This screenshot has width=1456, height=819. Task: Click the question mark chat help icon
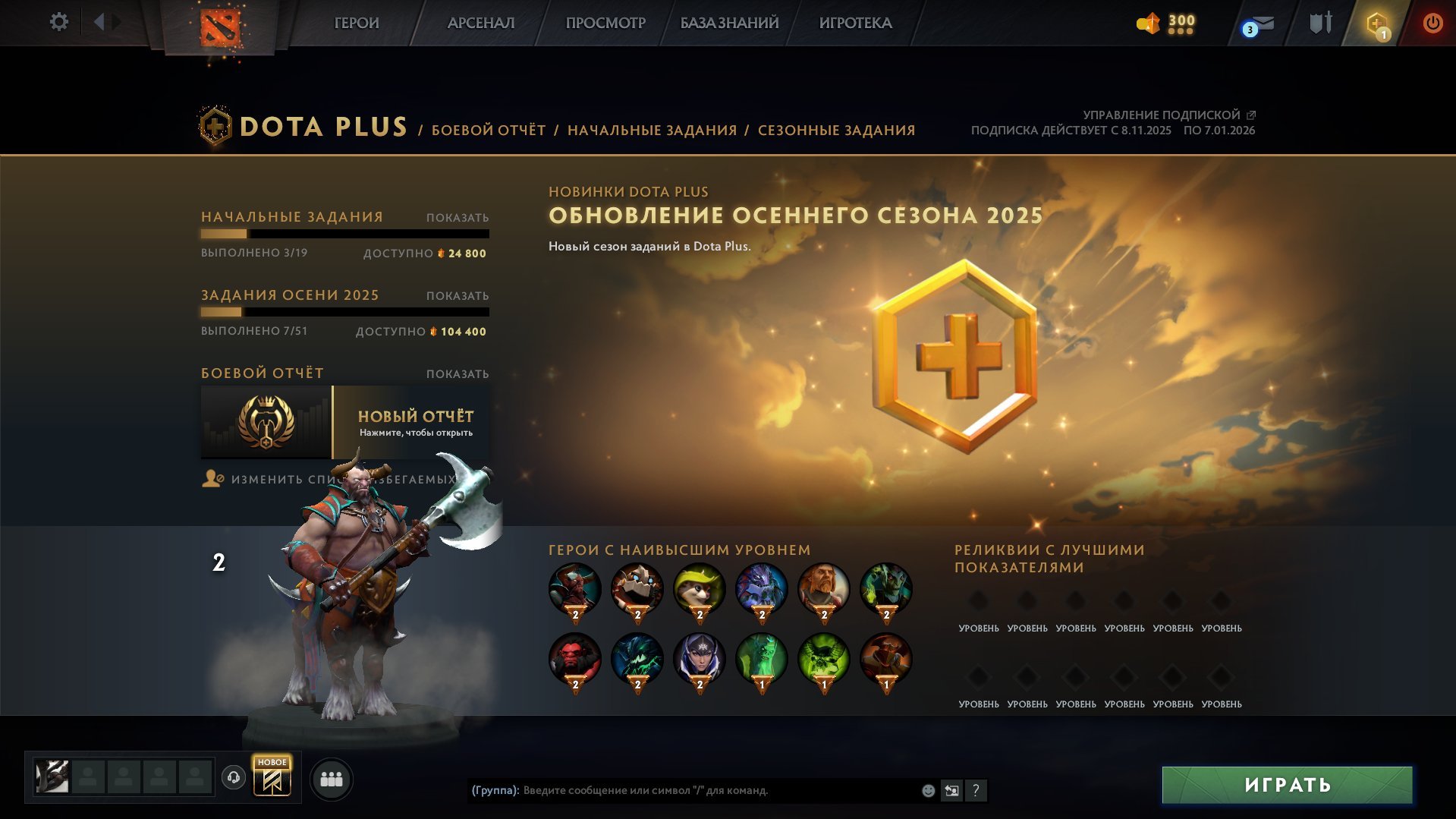pyautogui.click(x=976, y=791)
